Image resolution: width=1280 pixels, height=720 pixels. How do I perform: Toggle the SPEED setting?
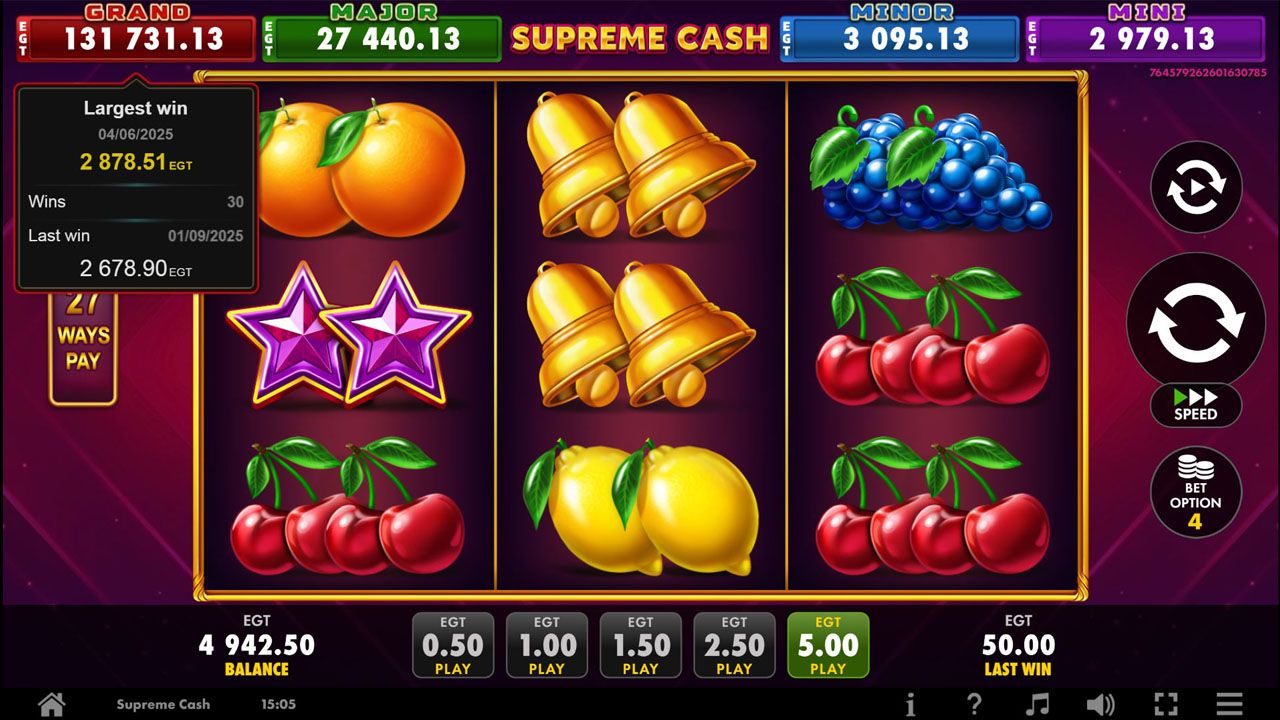pyautogui.click(x=1196, y=405)
